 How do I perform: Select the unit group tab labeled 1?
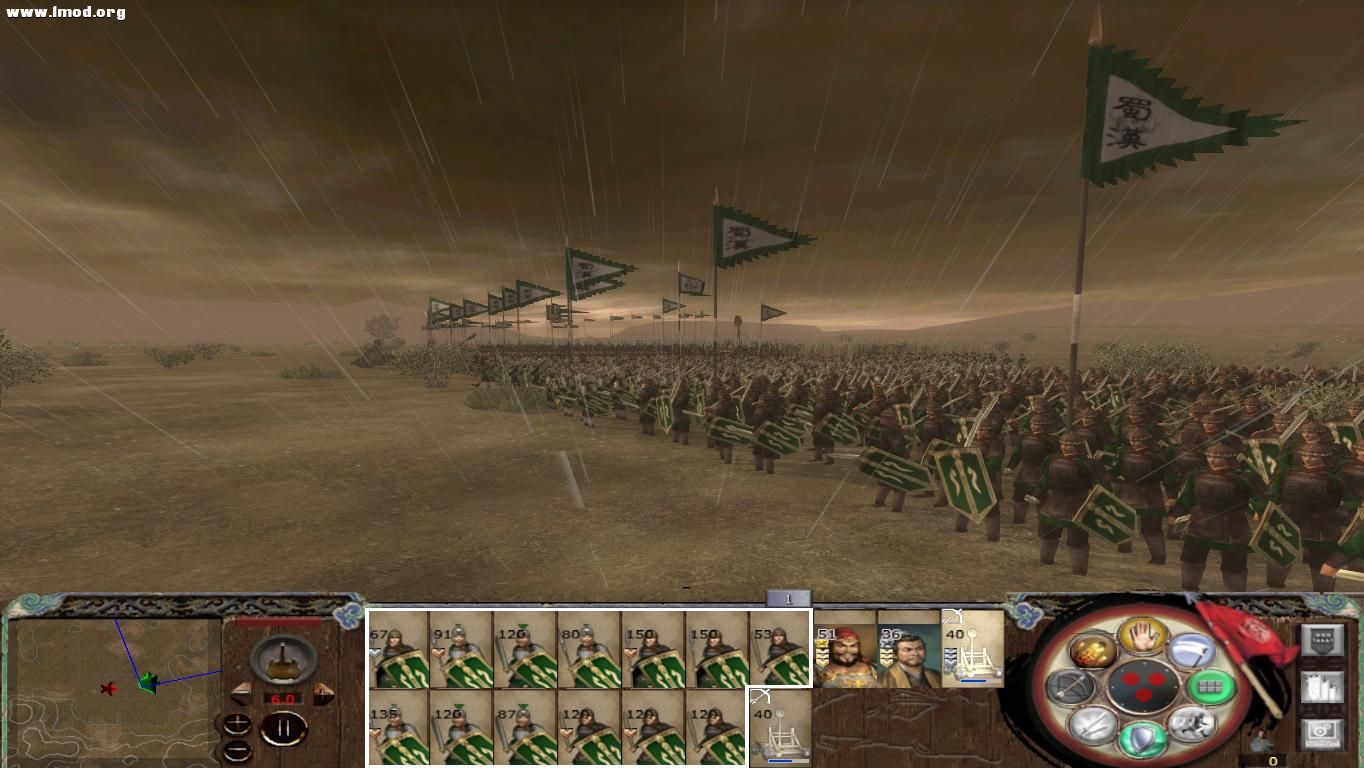point(787,598)
